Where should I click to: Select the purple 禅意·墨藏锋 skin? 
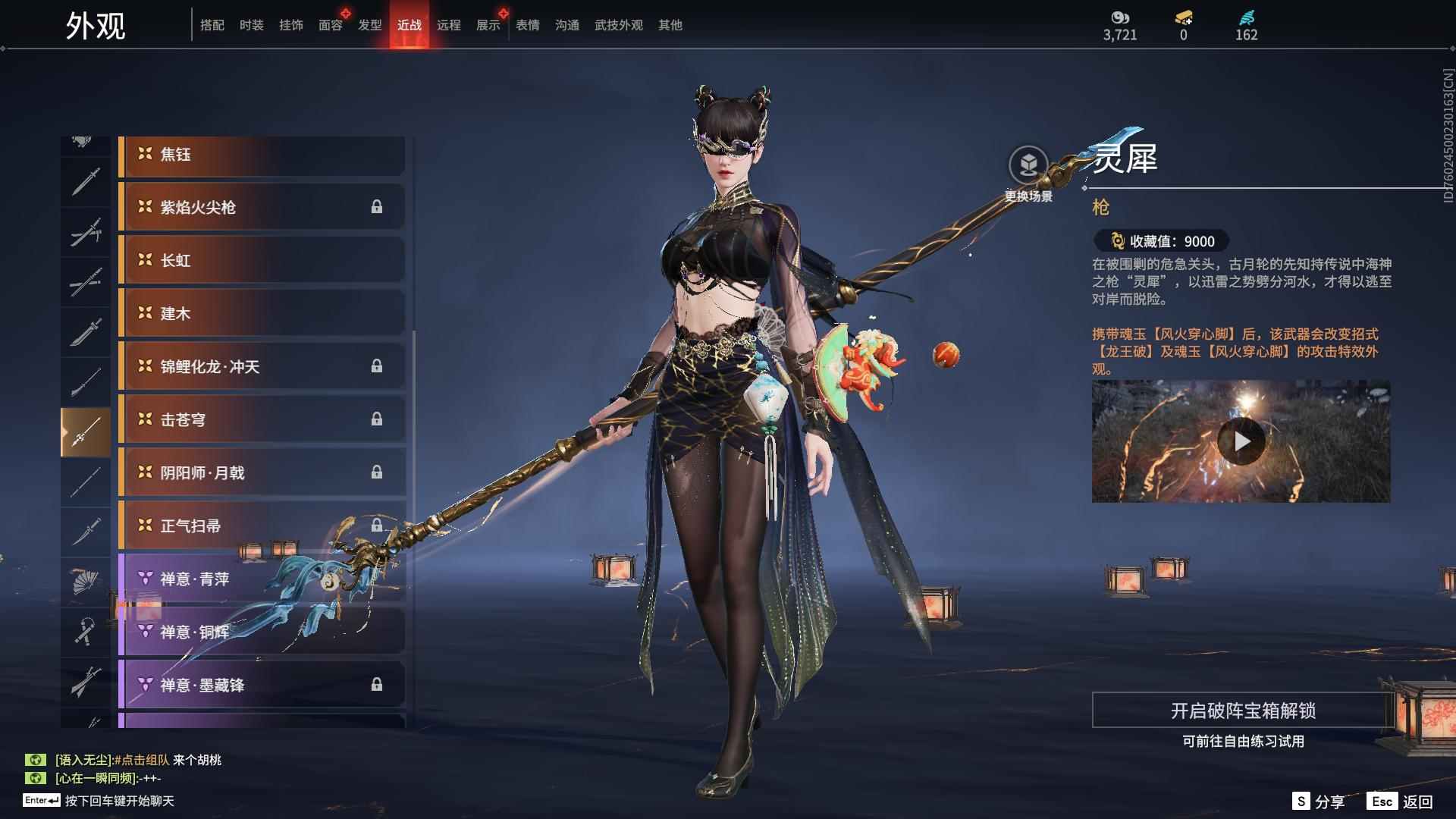point(262,685)
